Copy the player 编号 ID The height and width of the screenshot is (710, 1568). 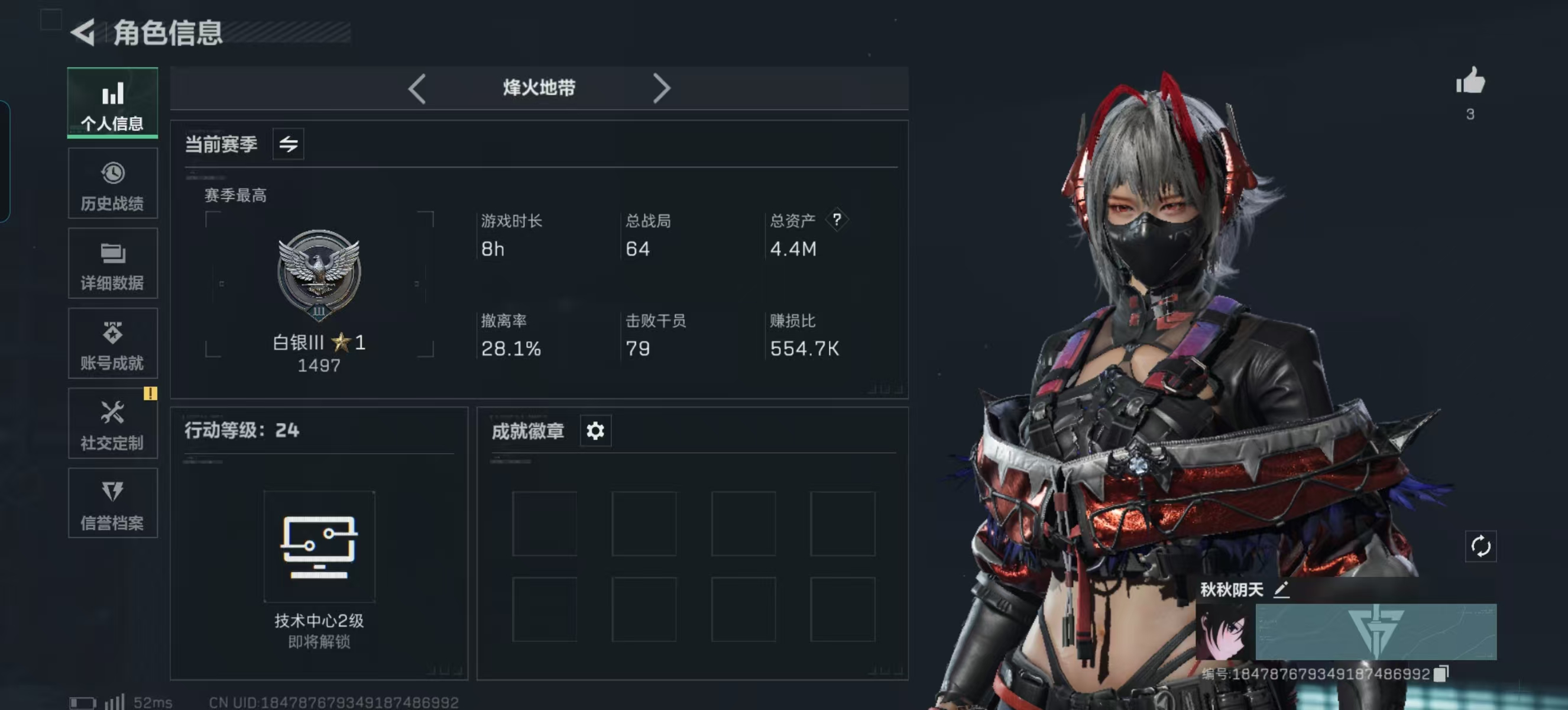pyautogui.click(x=1440, y=673)
